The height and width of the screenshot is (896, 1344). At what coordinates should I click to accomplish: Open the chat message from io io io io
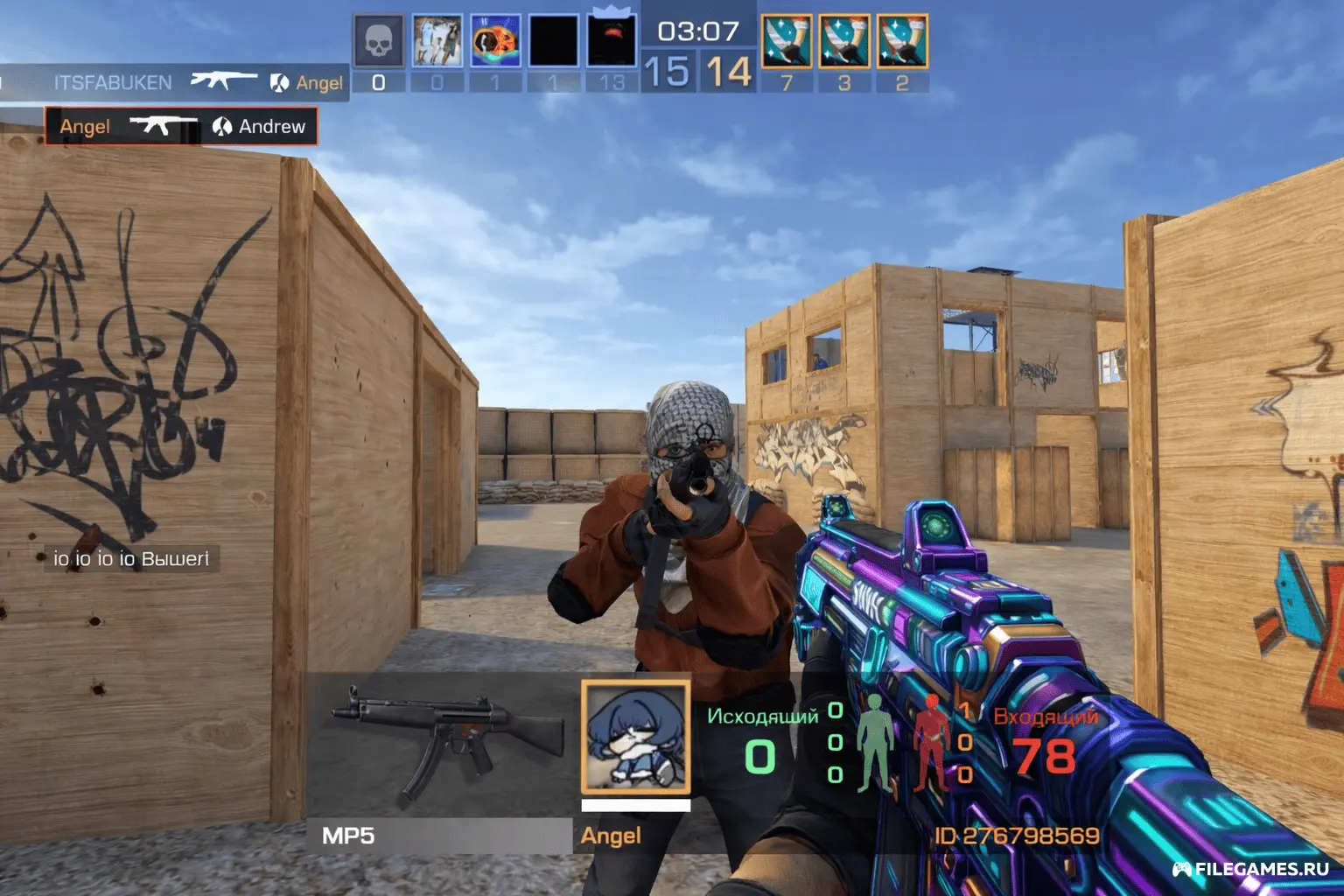tap(131, 558)
